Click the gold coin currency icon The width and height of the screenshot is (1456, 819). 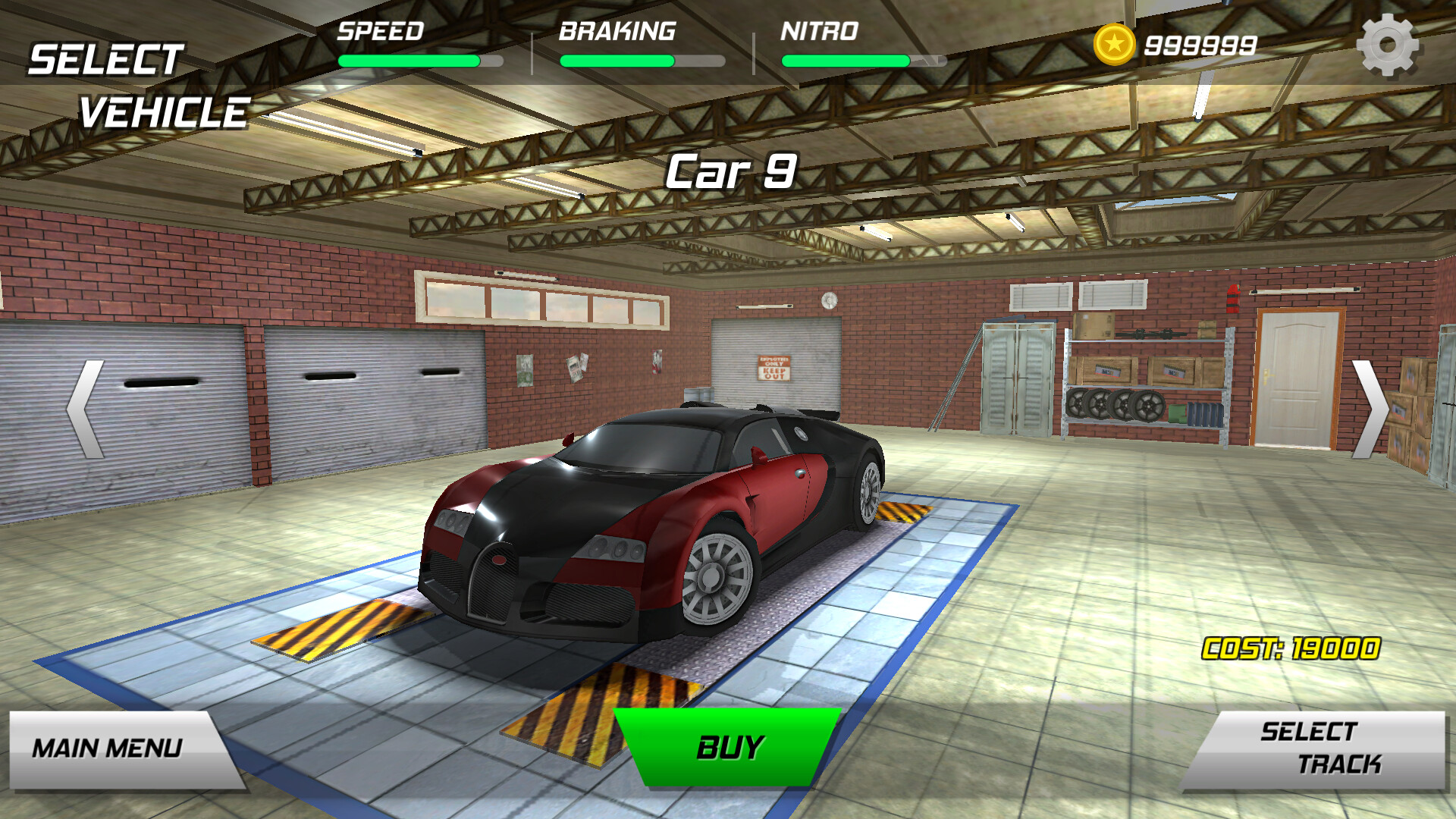pos(1115,45)
